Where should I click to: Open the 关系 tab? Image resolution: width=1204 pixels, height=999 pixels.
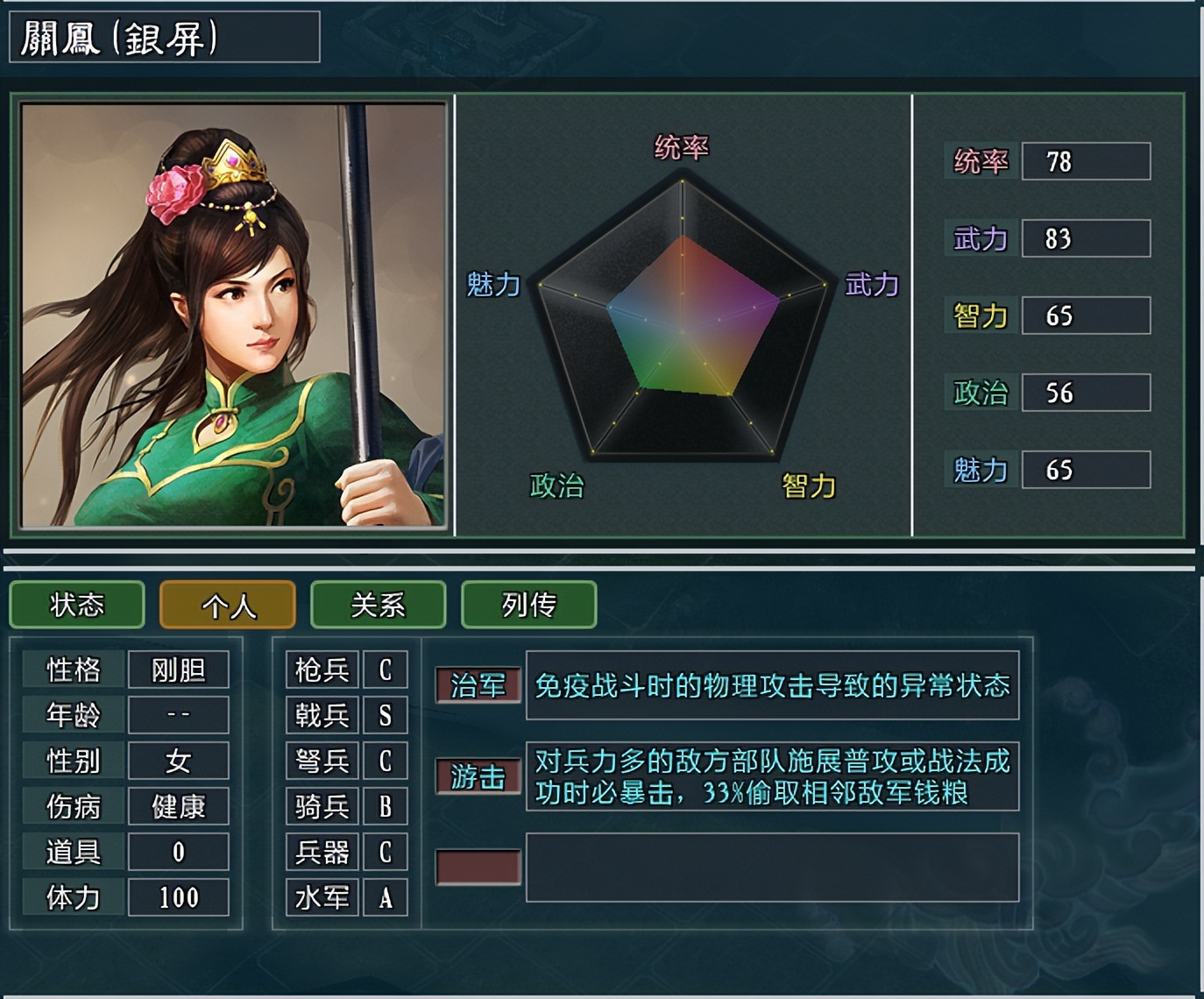point(379,604)
